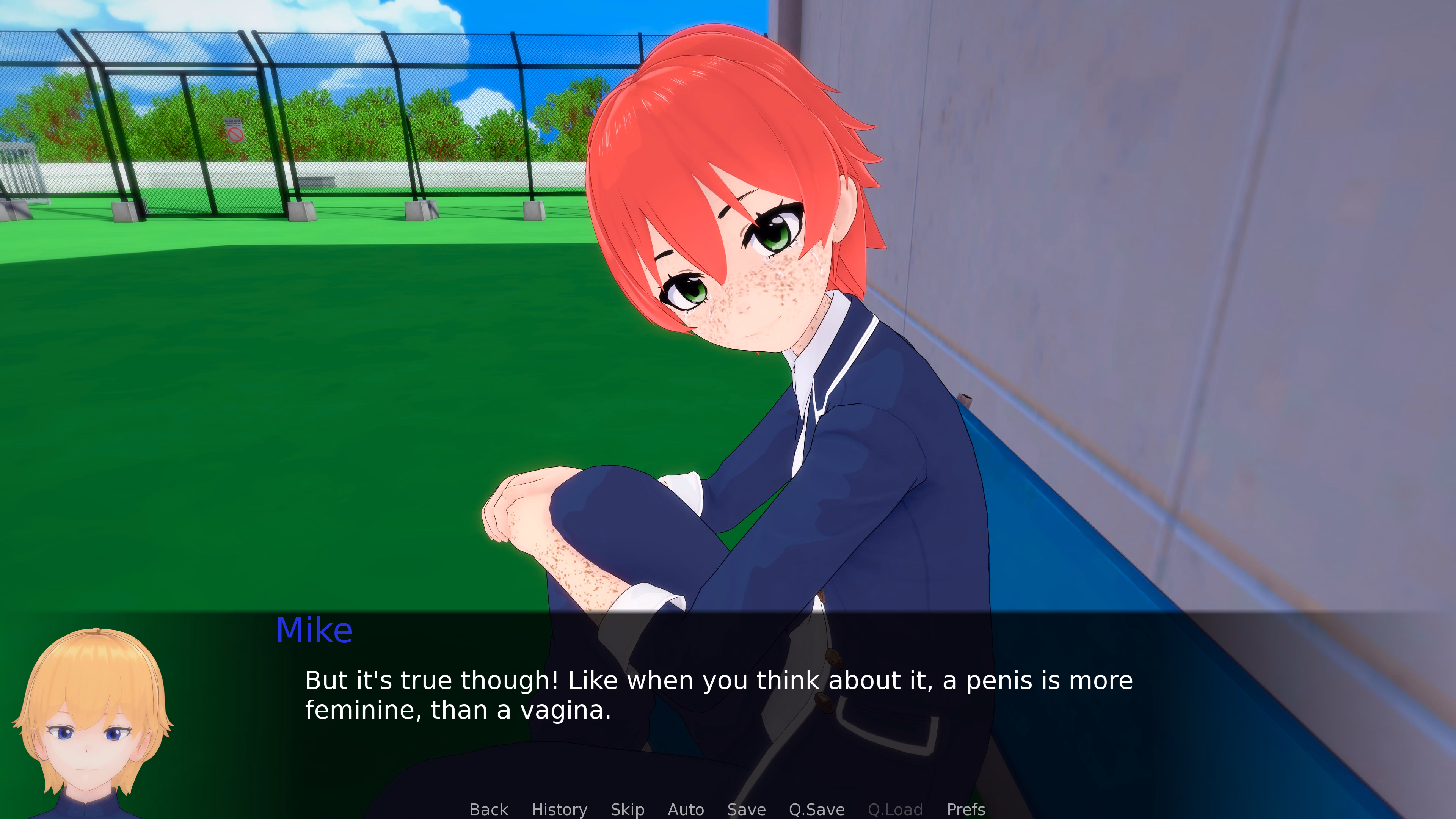This screenshot has height=819, width=1456.
Task: Open the Prefs settings screen
Action: coord(965,809)
